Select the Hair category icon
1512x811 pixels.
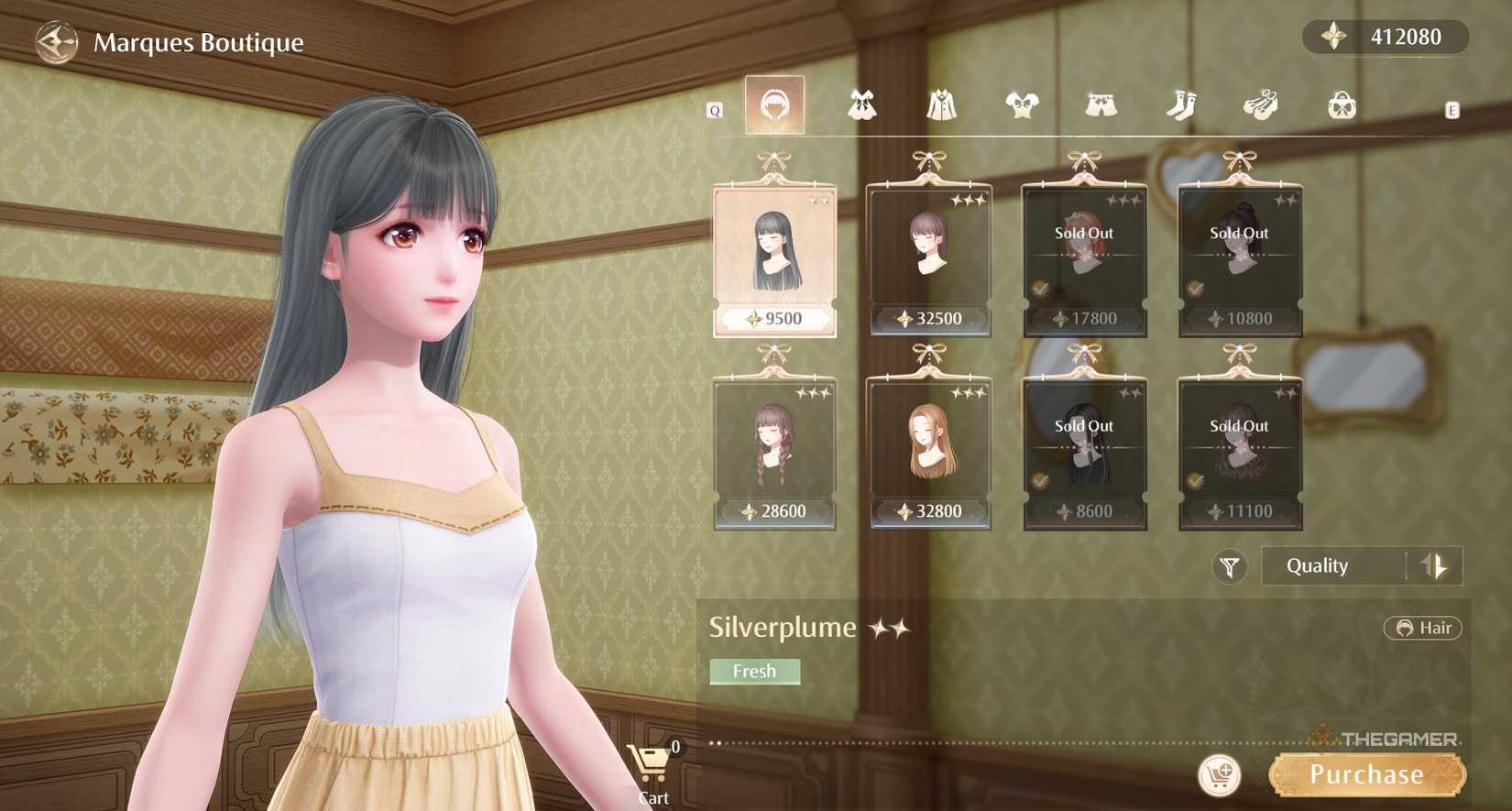click(775, 103)
